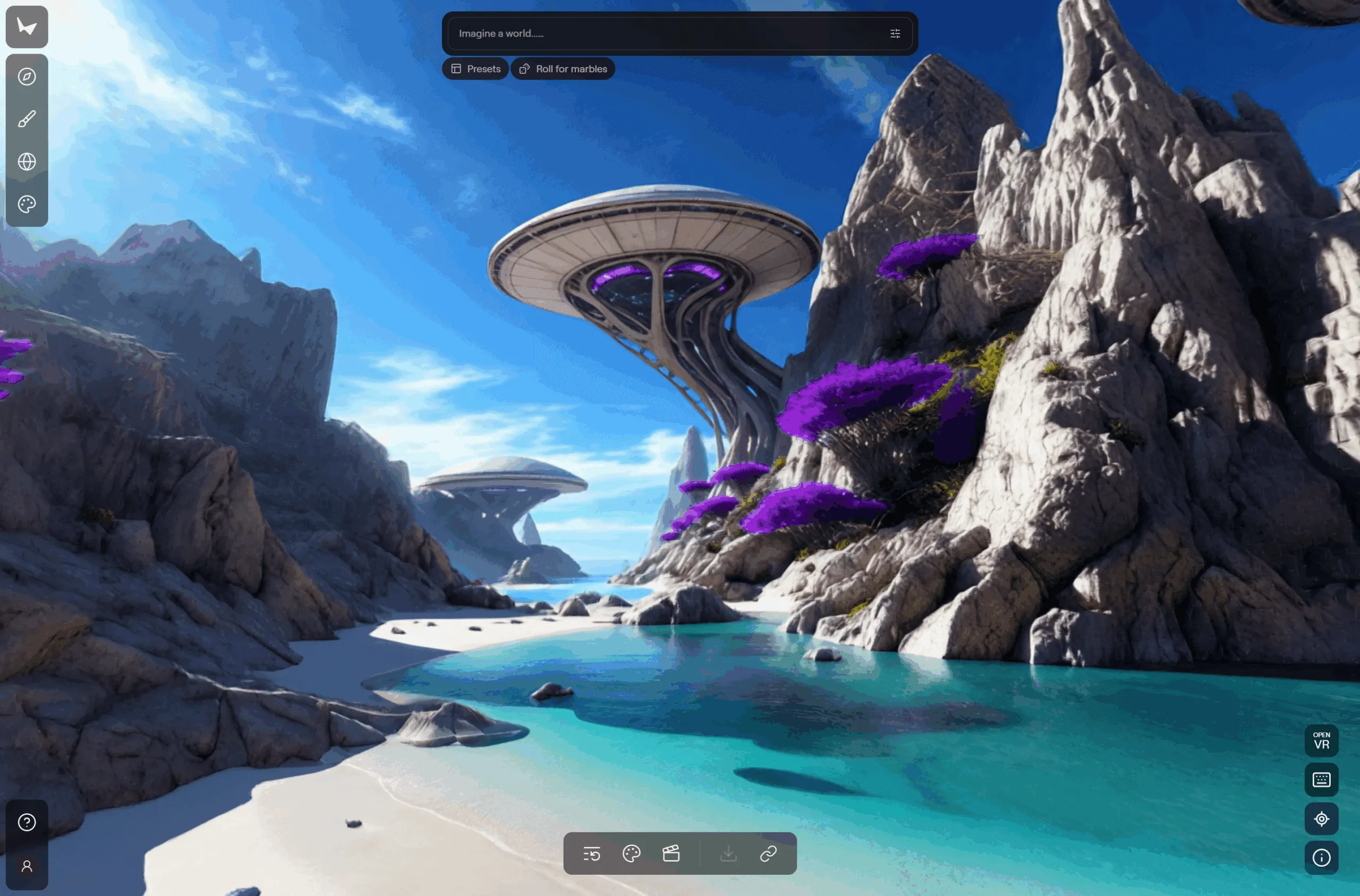This screenshot has height=896, width=1360.
Task: Open the compass explore tool
Action: [27, 76]
